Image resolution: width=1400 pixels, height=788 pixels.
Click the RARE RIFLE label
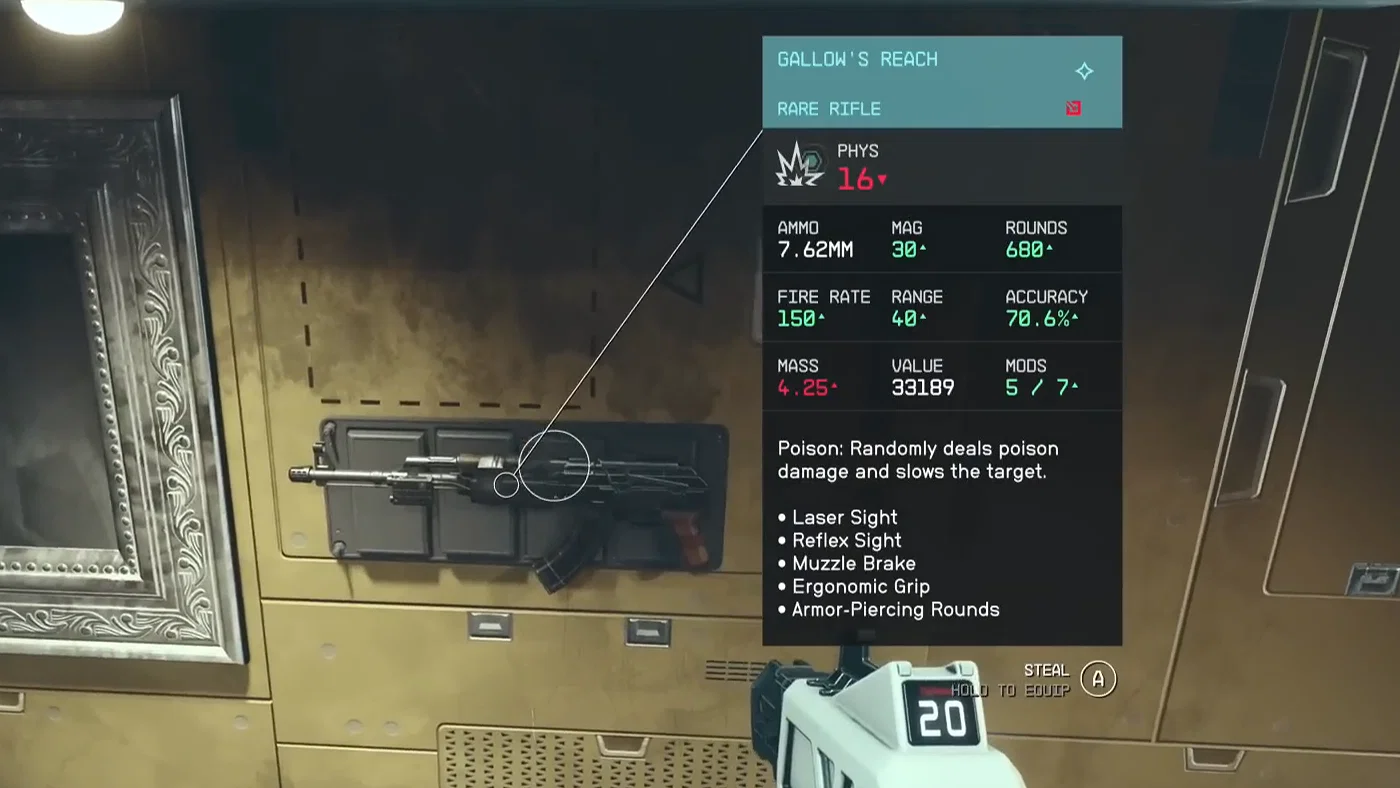pyautogui.click(x=828, y=109)
